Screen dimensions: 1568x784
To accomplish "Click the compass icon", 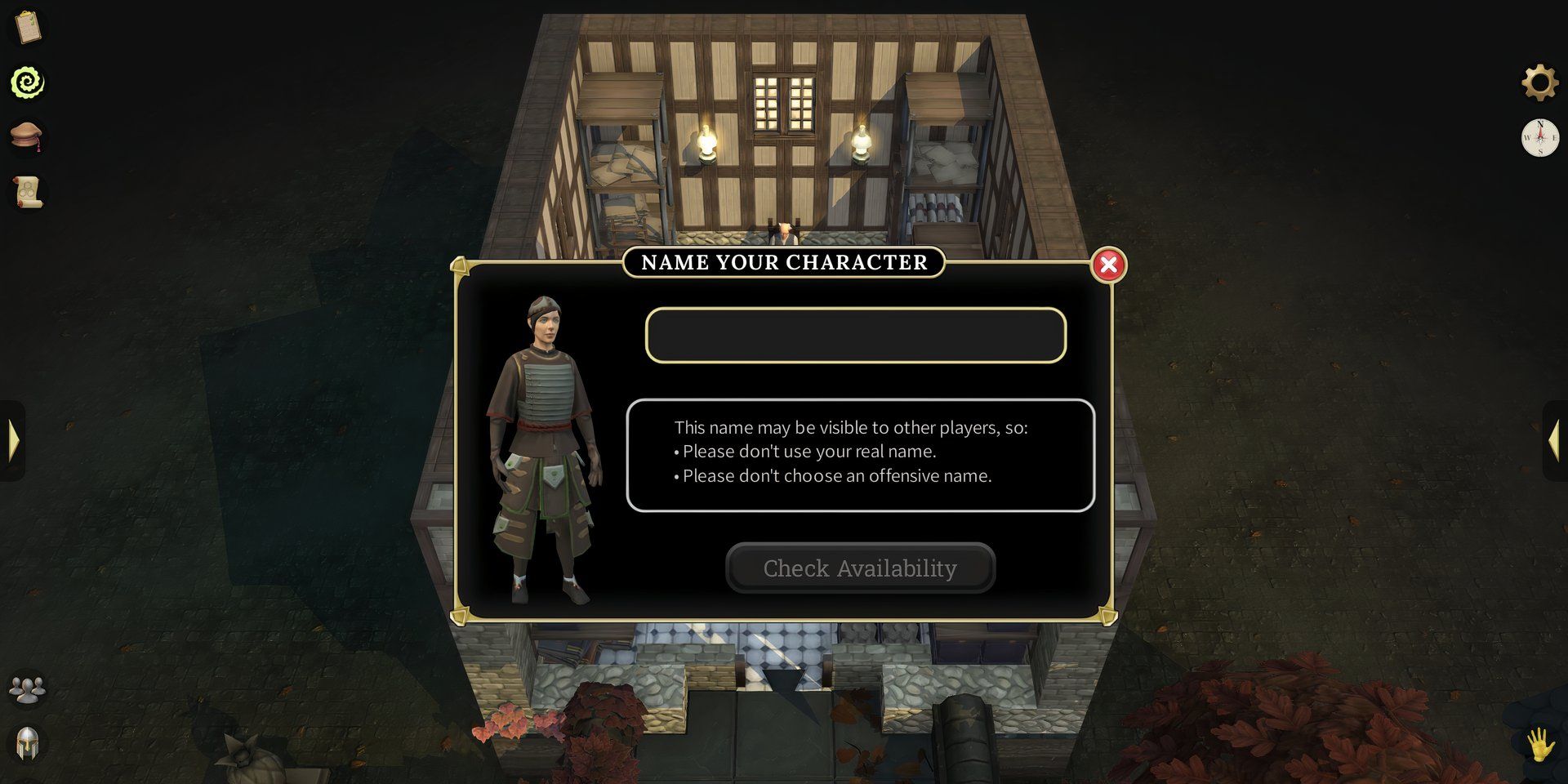I will point(1539,138).
